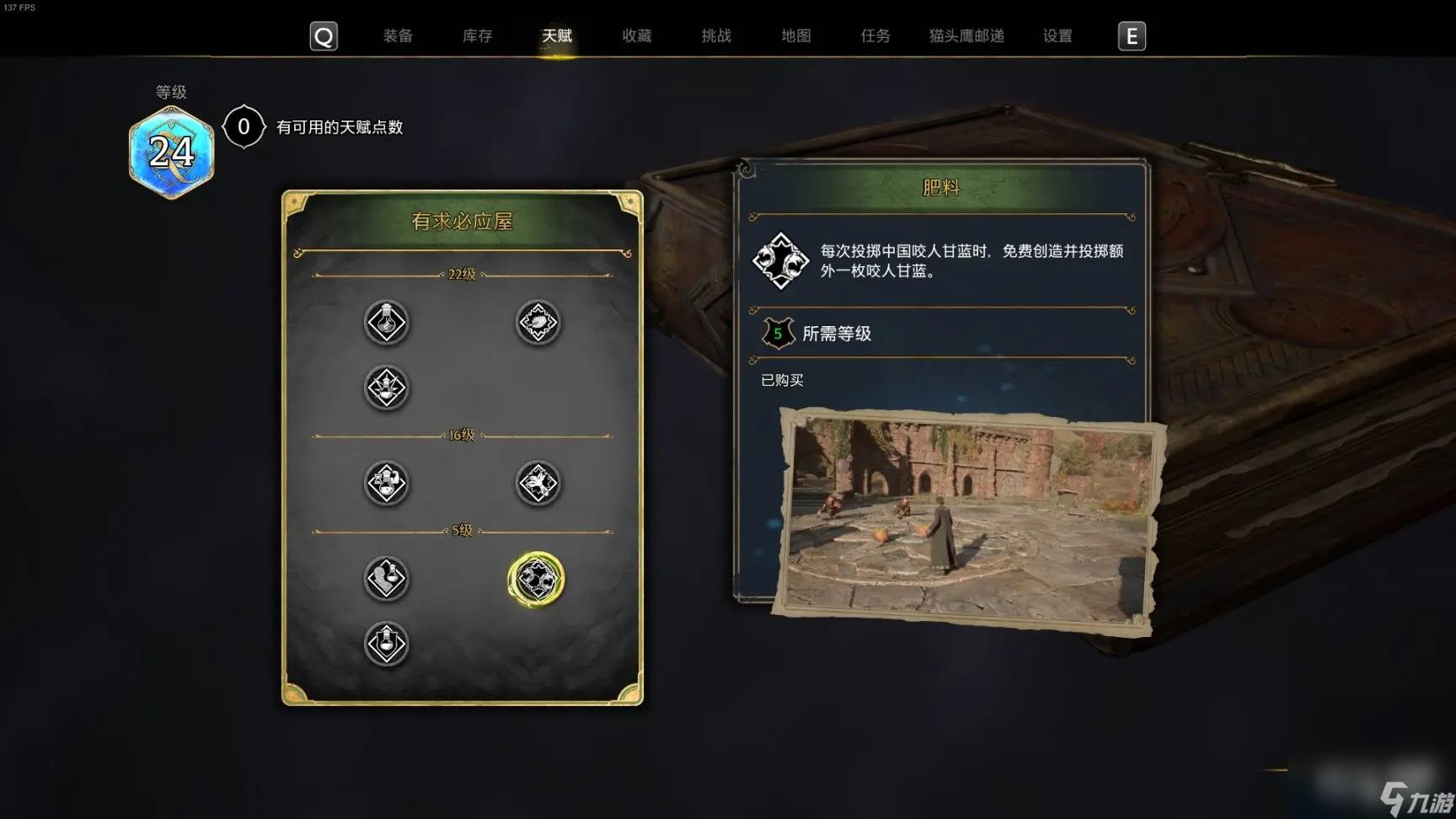
Task: Click the level 24 hexagon badge
Action: click(171, 152)
